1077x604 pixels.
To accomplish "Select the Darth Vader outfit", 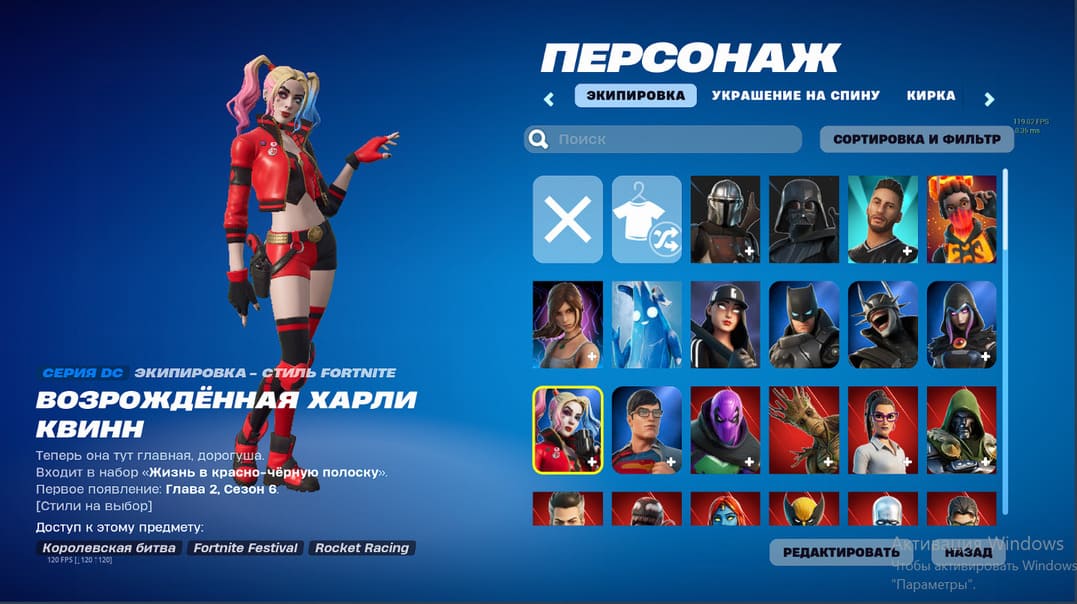I will tap(804, 219).
